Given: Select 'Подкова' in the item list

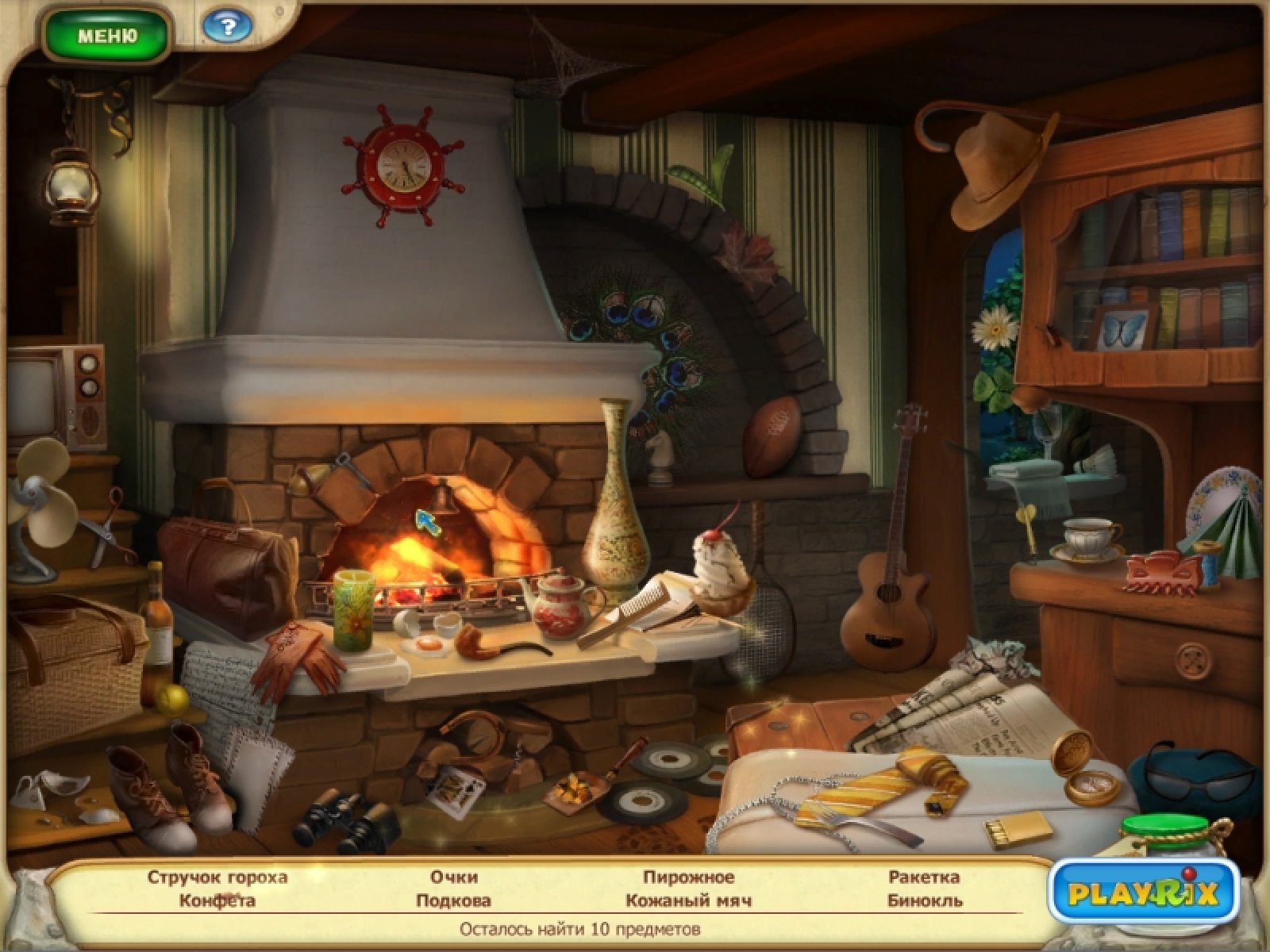Looking at the screenshot, I should coord(453,900).
